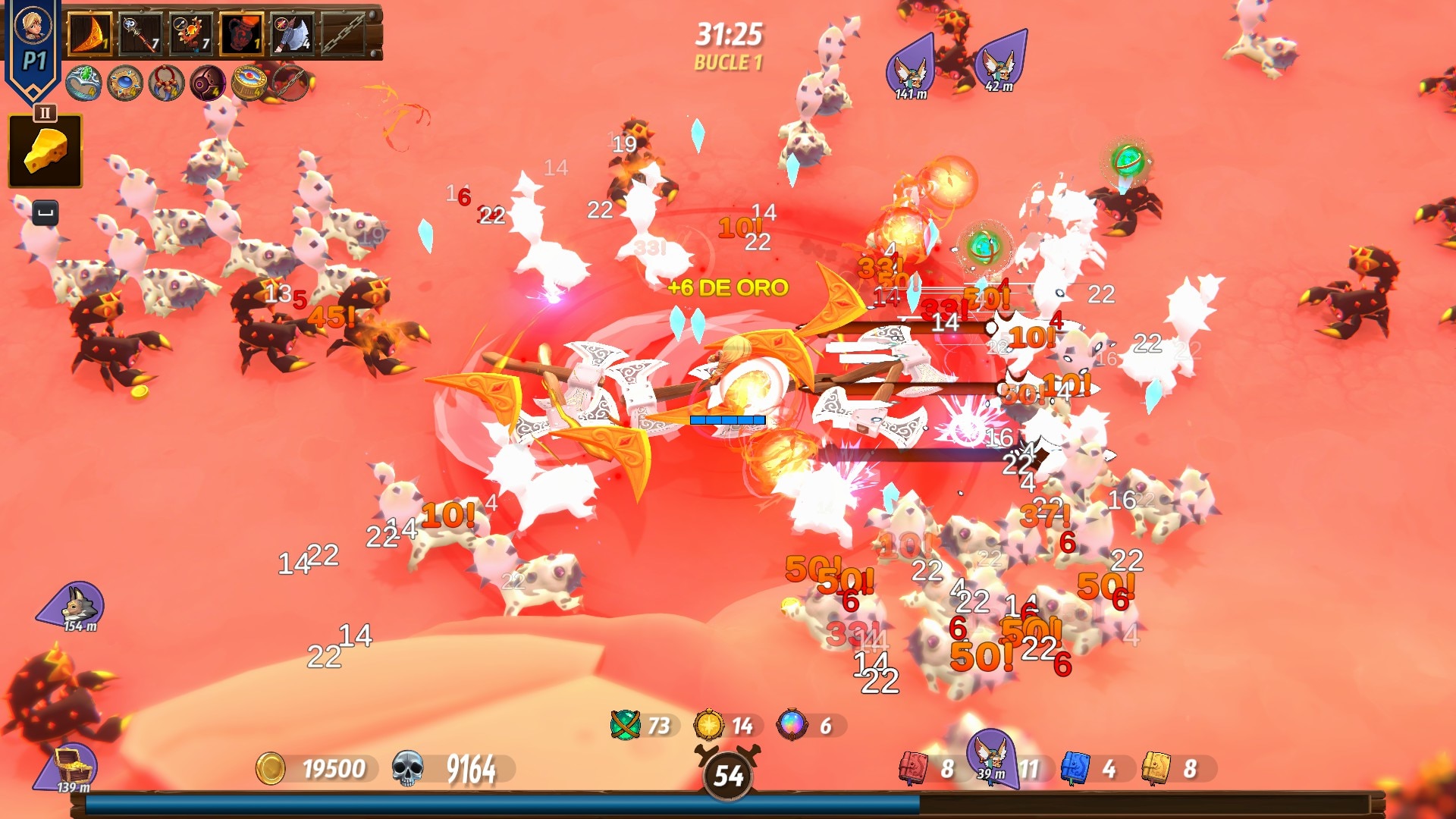This screenshot has height=819, width=1456.
Task: Select the wolf head 154 m marker
Action: pyautogui.click(x=76, y=605)
